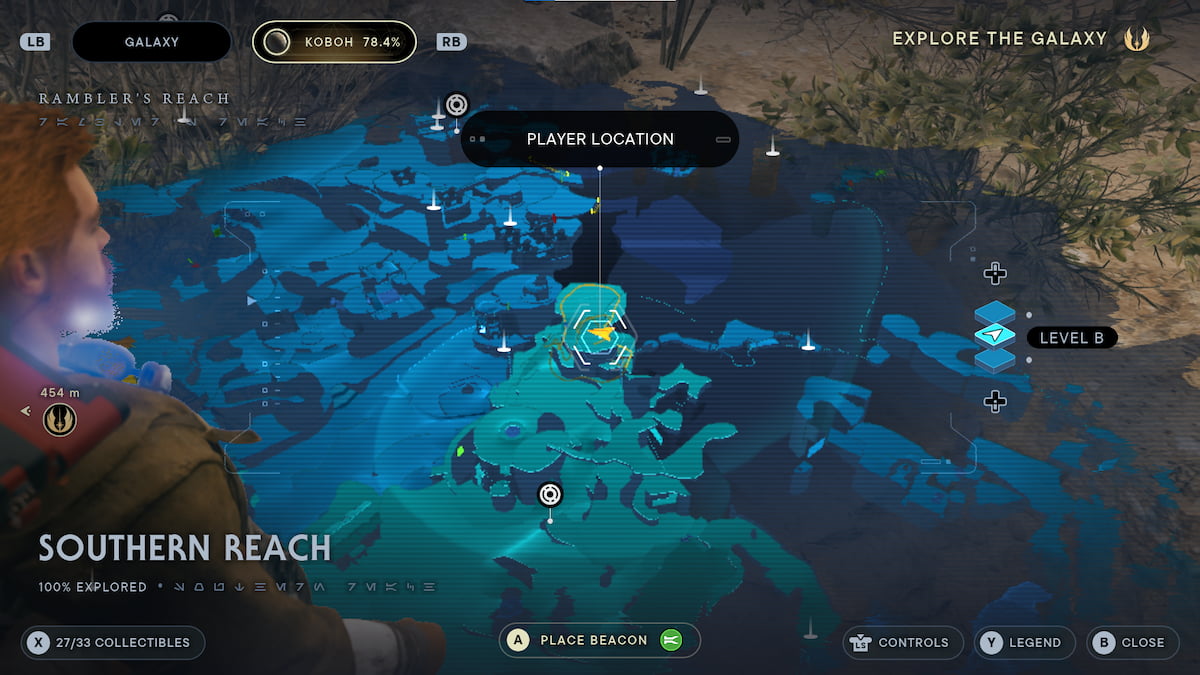Raise the map level with the plus above Level B

994,273
